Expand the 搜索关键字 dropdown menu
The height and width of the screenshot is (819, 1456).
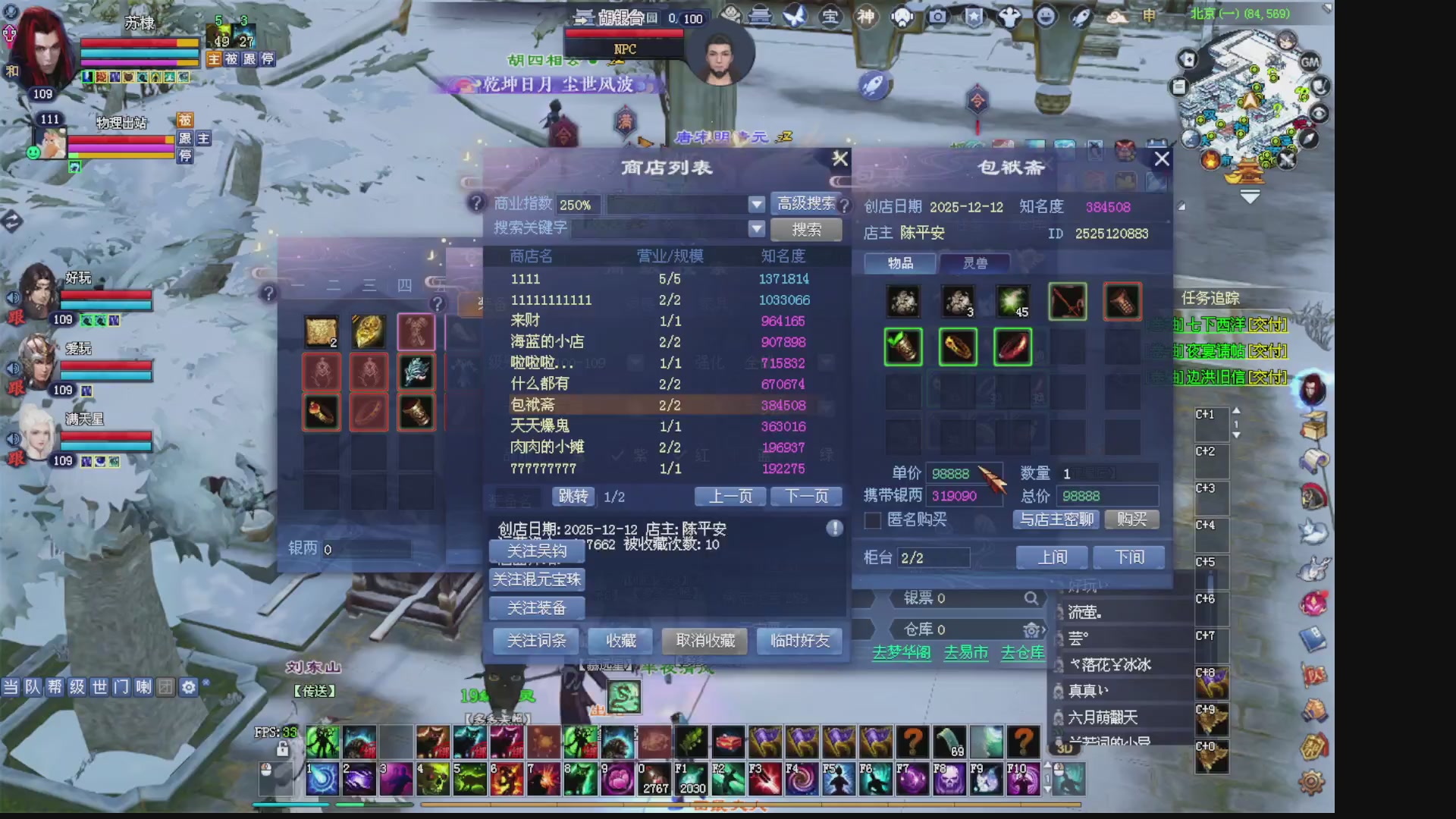coord(756,229)
